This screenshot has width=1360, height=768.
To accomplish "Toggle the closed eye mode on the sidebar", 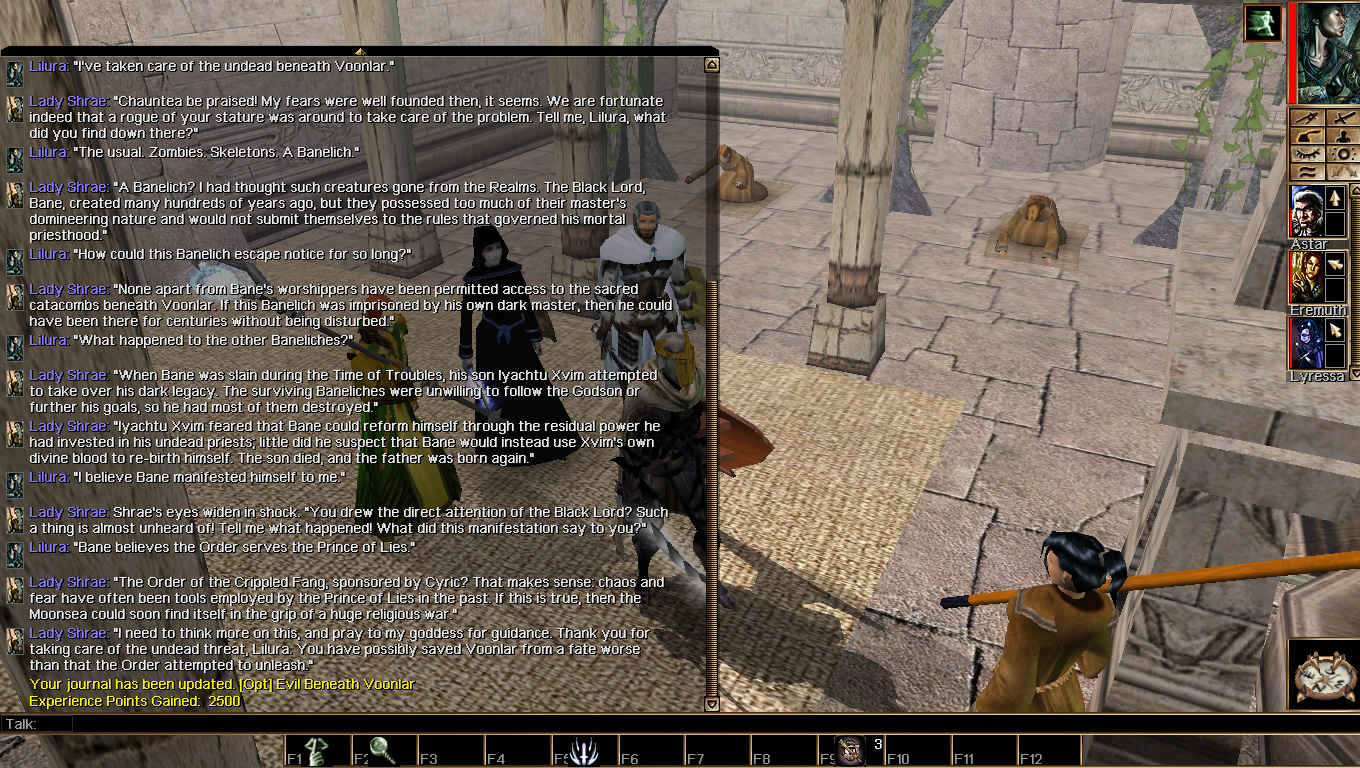I will click(x=1308, y=155).
